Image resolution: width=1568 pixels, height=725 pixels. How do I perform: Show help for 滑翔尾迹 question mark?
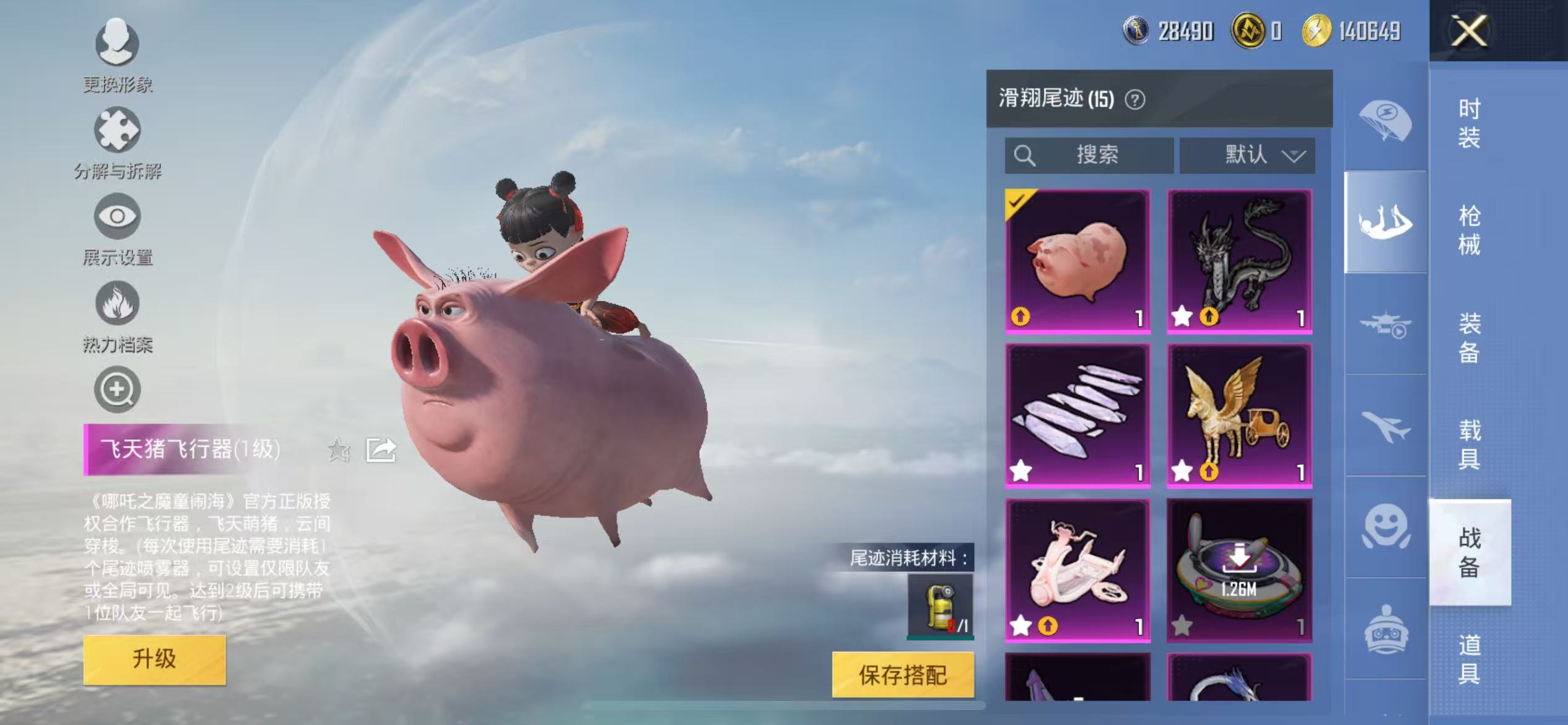pos(1135,100)
